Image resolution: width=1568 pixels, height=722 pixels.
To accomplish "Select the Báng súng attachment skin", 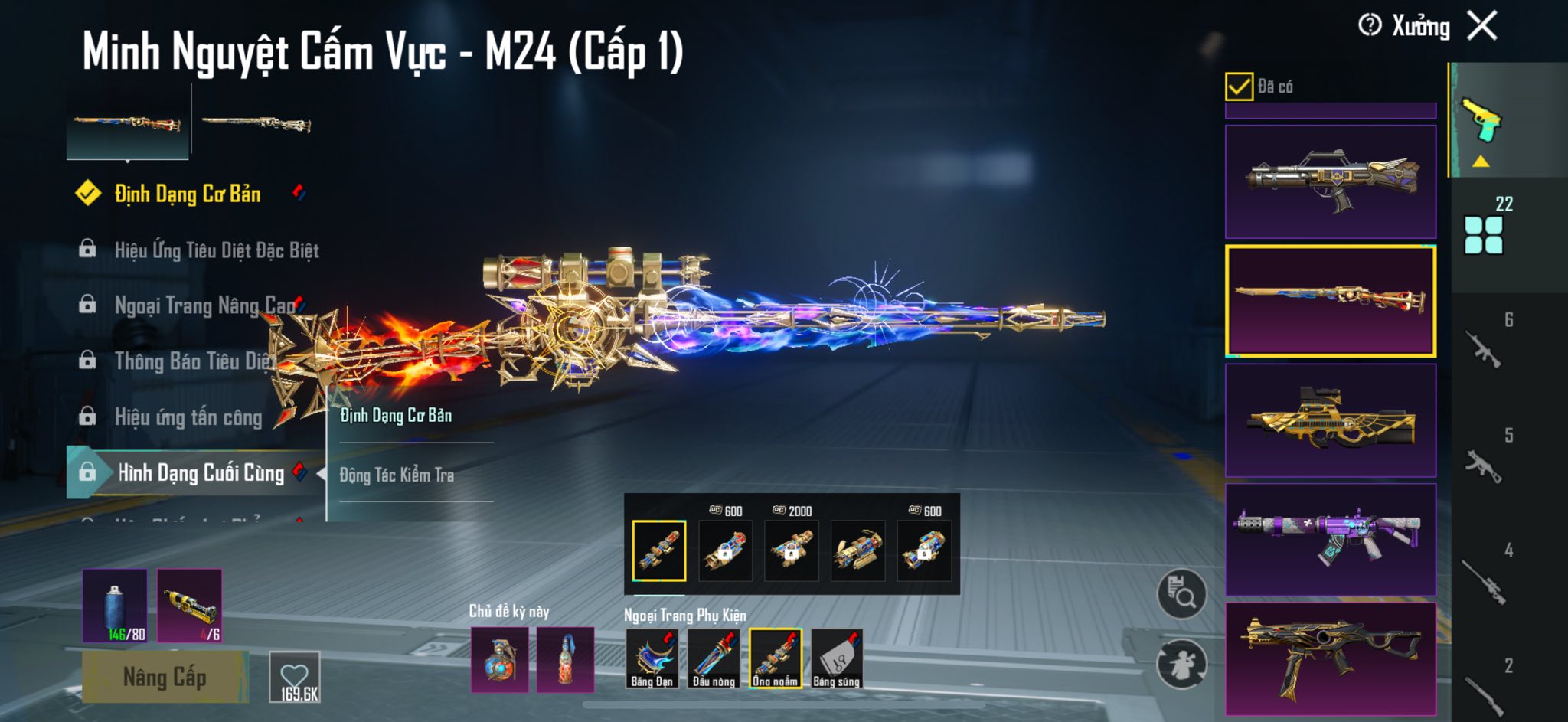I will pyautogui.click(x=837, y=658).
